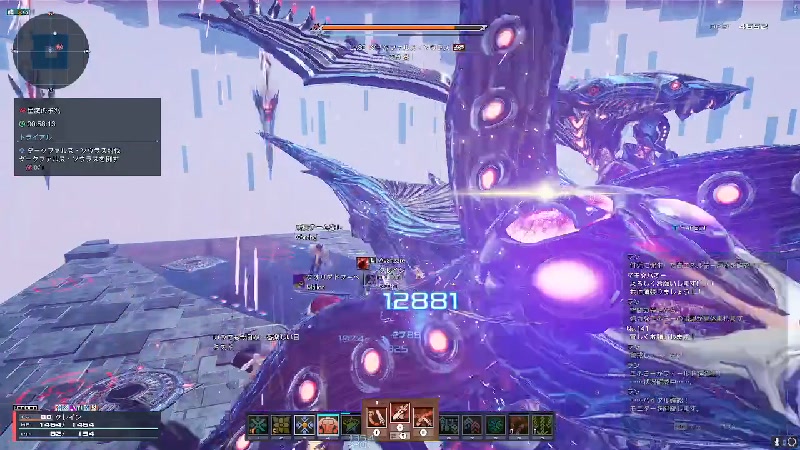Activate the first green cross skill slot
This screenshot has height=450, width=800.
pos(258,424)
